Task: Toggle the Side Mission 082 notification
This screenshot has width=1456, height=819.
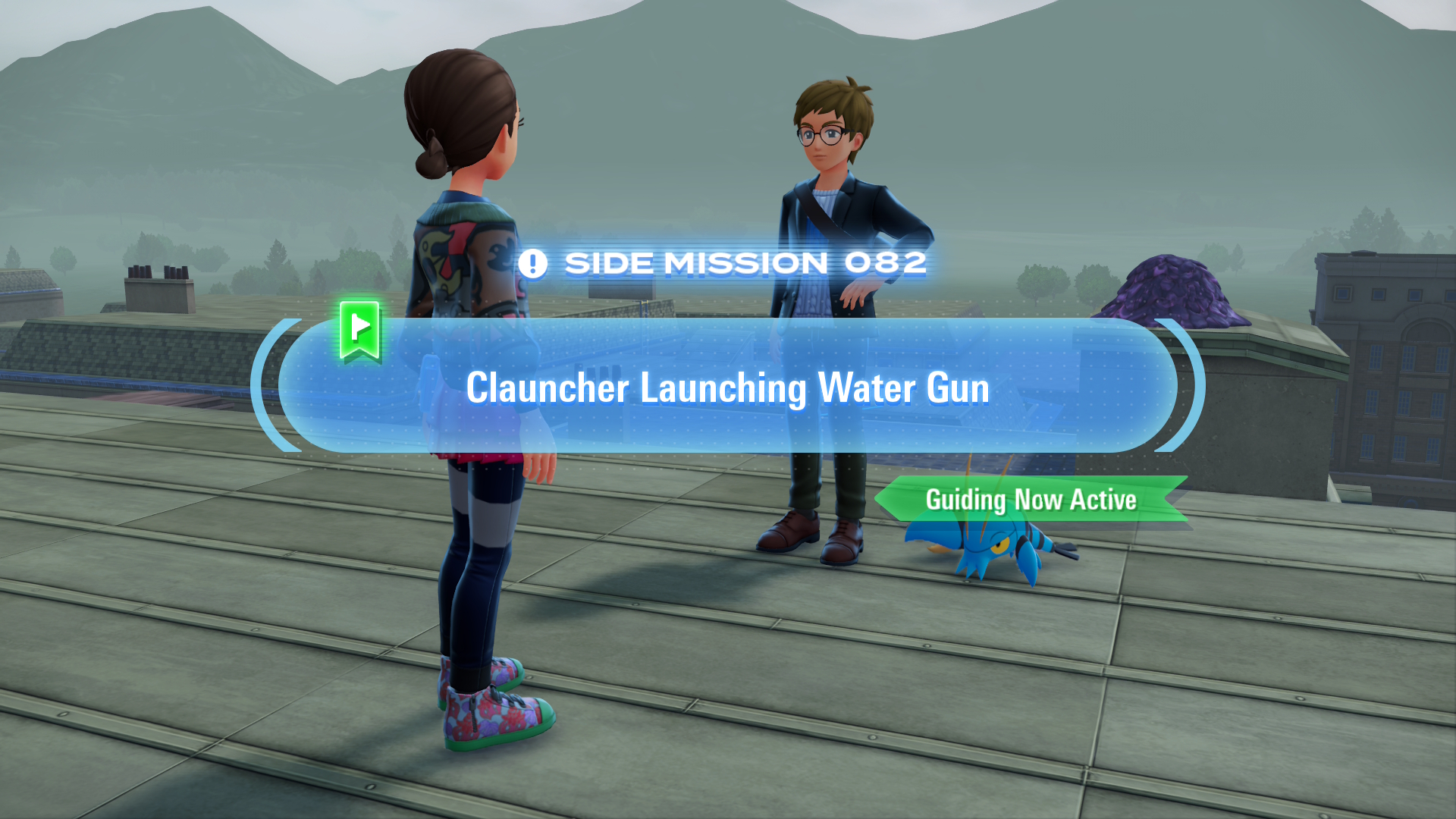Action: pos(732,262)
